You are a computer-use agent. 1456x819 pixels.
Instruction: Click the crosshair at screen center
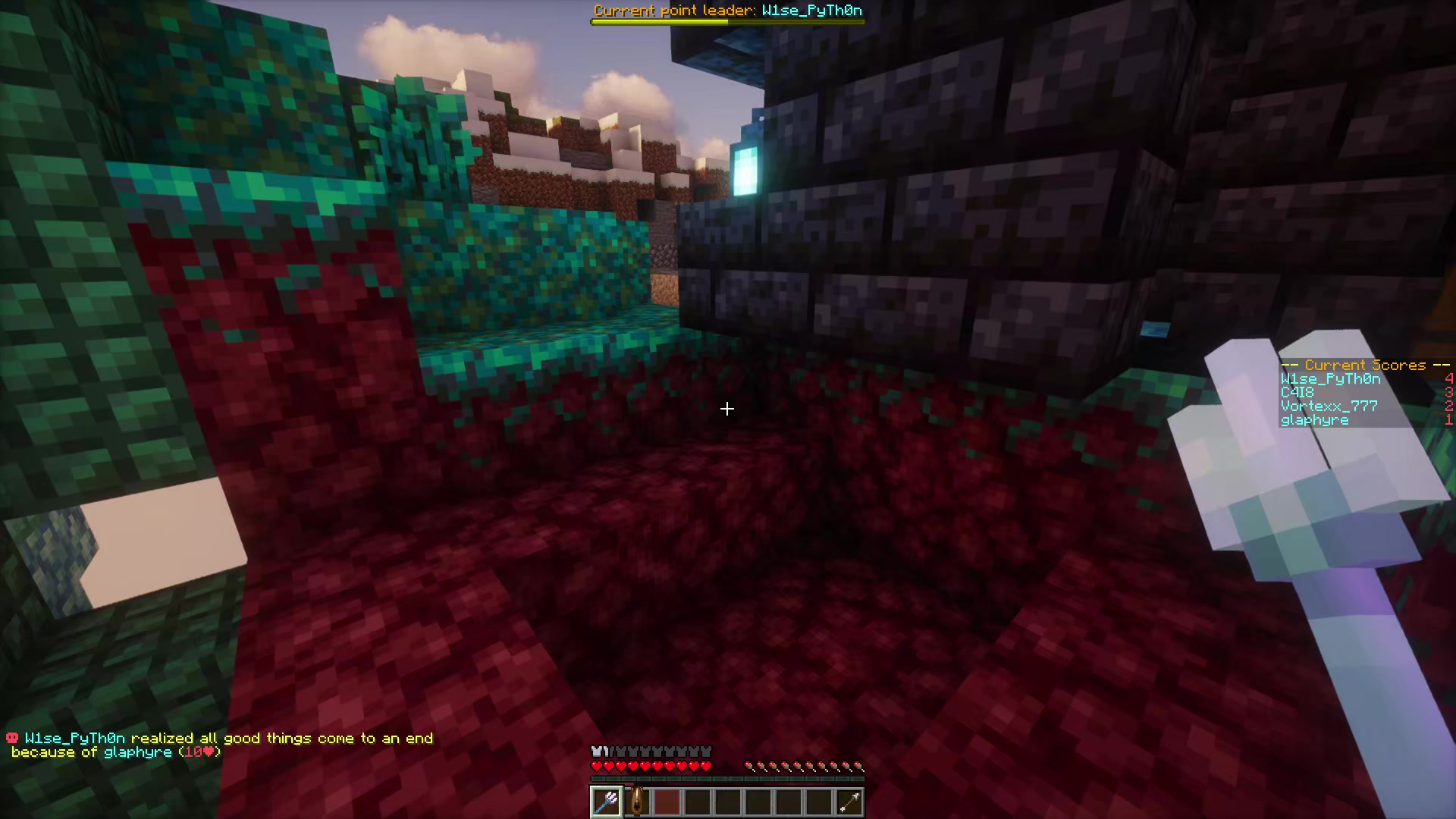pyautogui.click(x=726, y=409)
